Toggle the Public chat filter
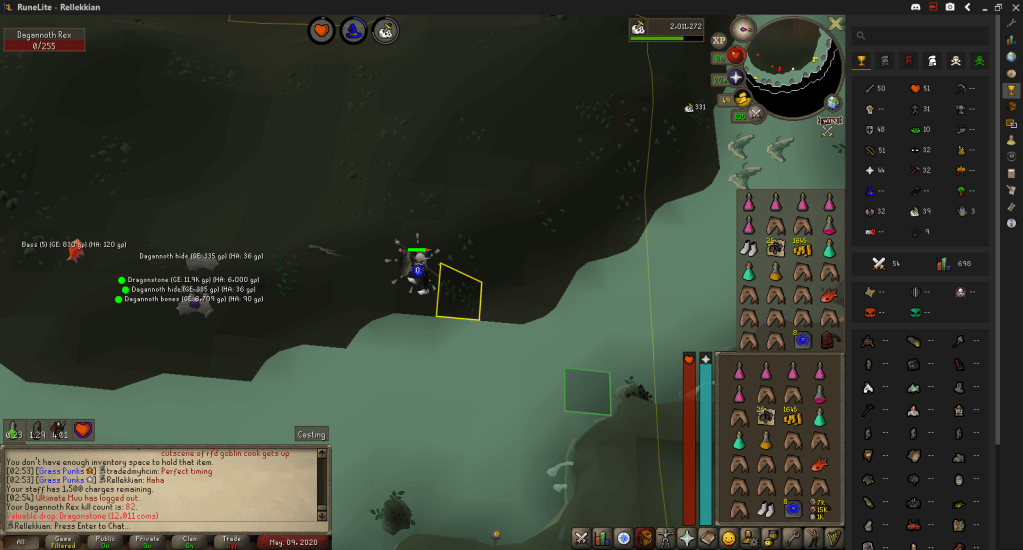Viewport: 1023px width, 550px height. [x=104, y=541]
